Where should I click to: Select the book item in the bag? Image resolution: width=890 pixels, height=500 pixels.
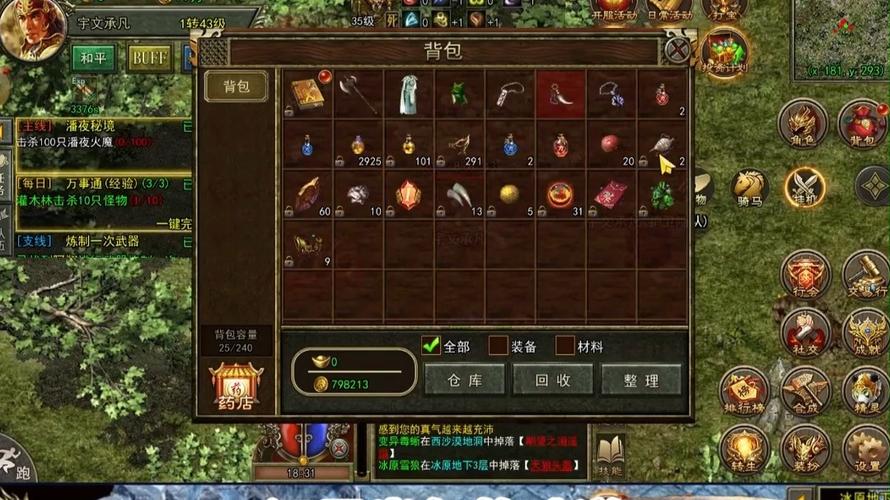click(306, 93)
